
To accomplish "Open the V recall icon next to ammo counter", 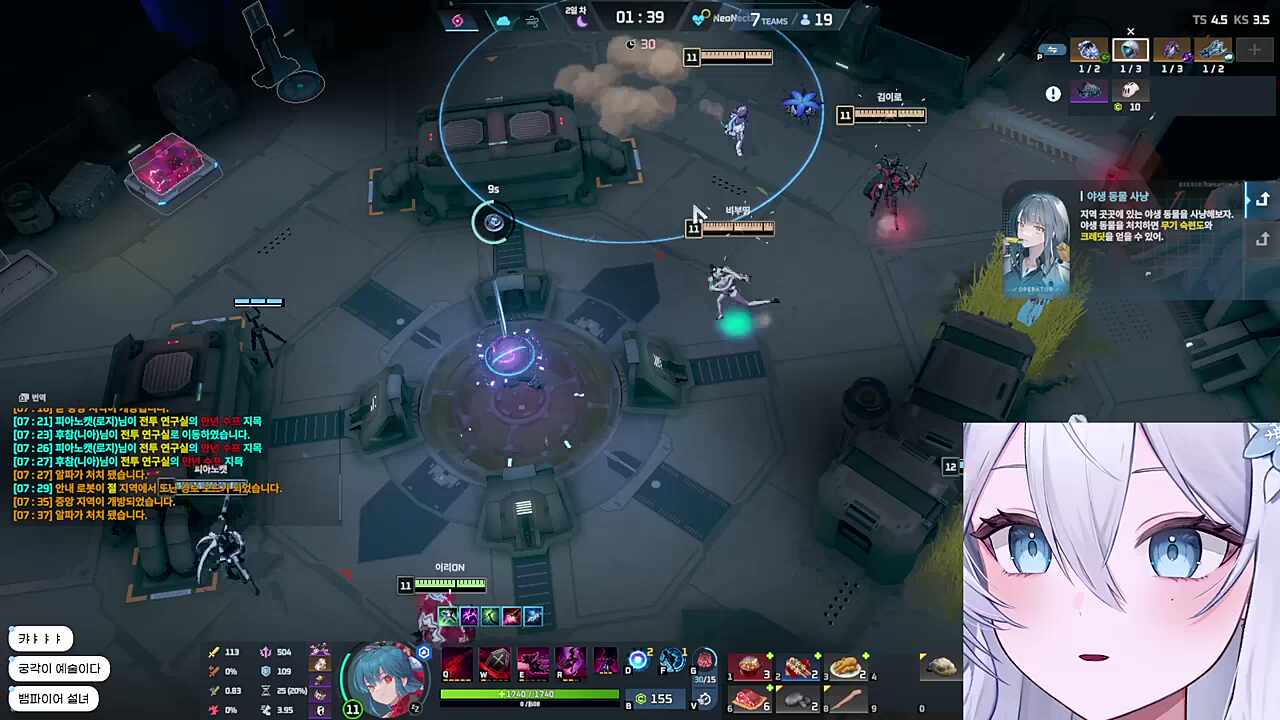I will (703, 698).
